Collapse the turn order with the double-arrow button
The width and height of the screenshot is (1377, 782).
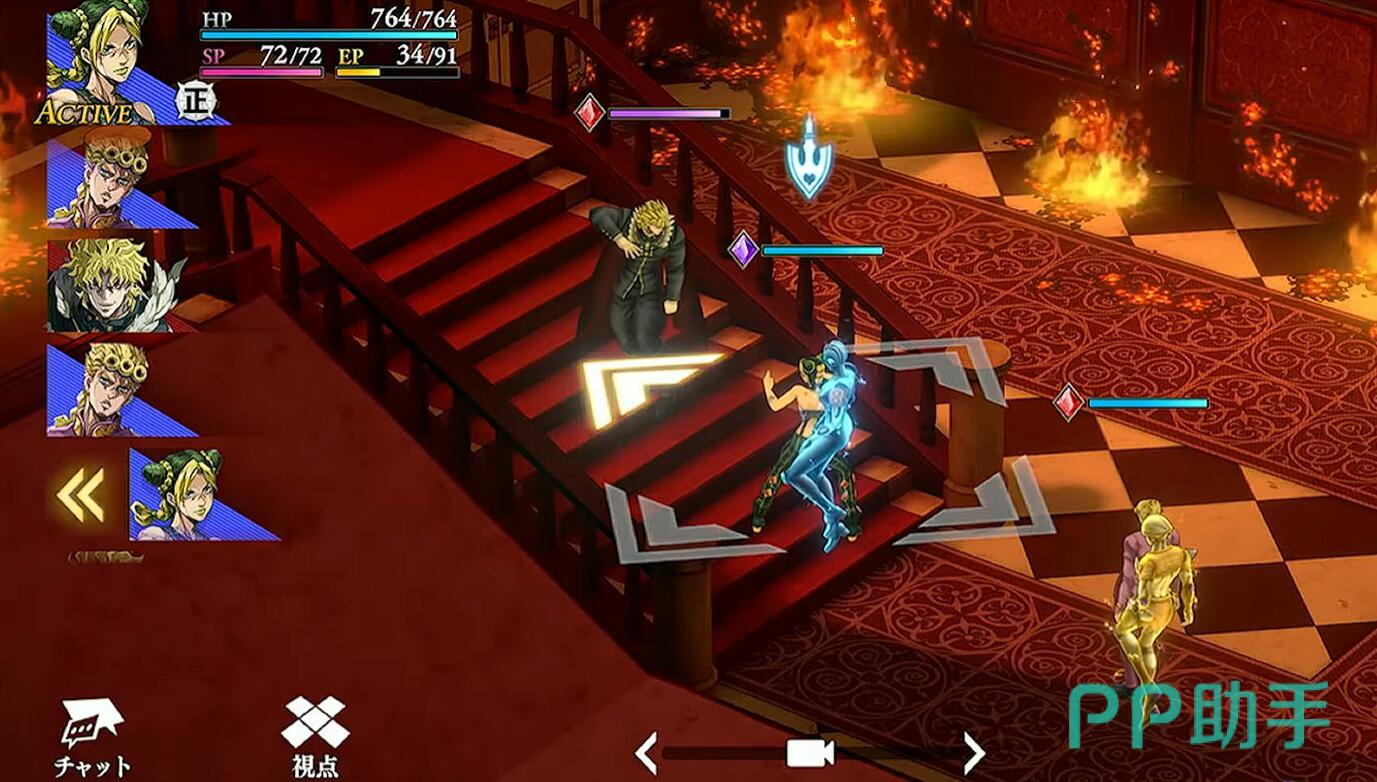tap(81, 495)
